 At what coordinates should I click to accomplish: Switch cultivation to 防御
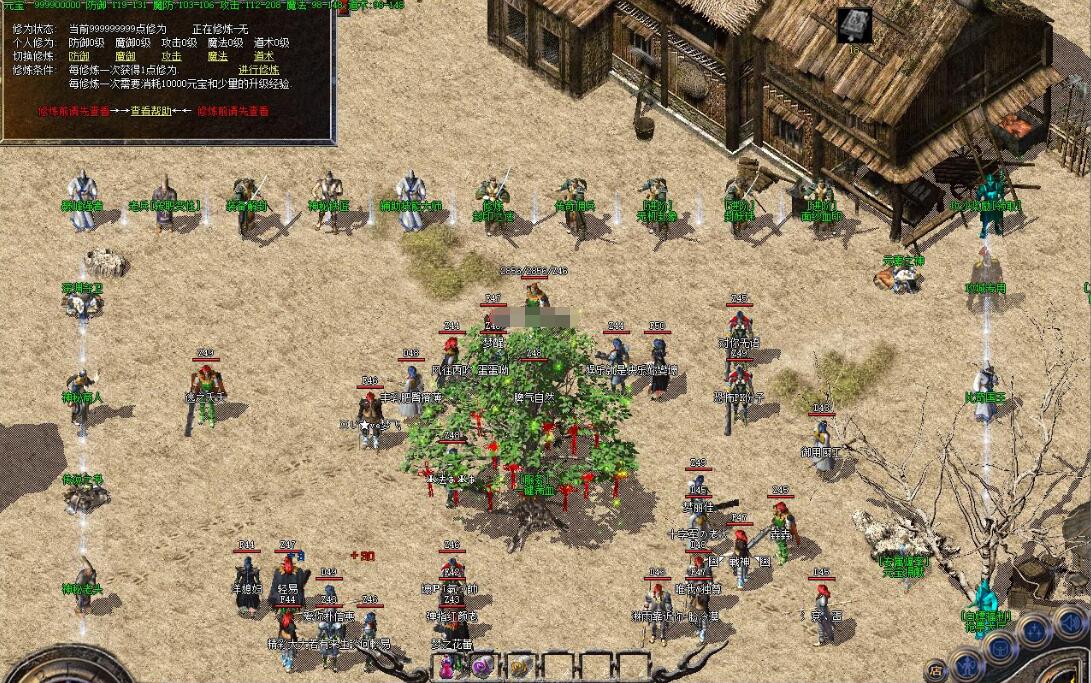79,56
